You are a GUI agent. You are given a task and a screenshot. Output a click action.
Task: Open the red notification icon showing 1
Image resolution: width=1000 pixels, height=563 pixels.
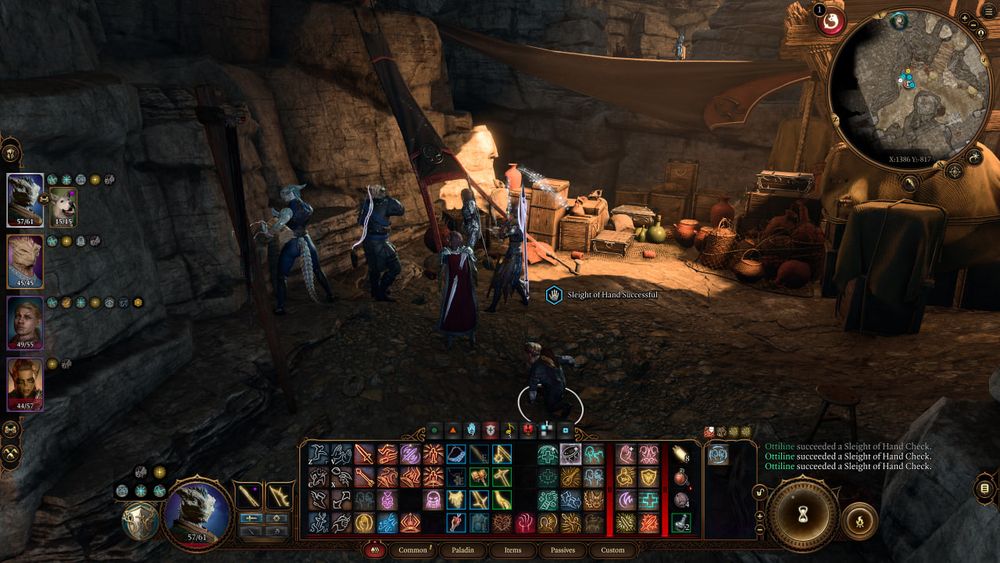[829, 21]
